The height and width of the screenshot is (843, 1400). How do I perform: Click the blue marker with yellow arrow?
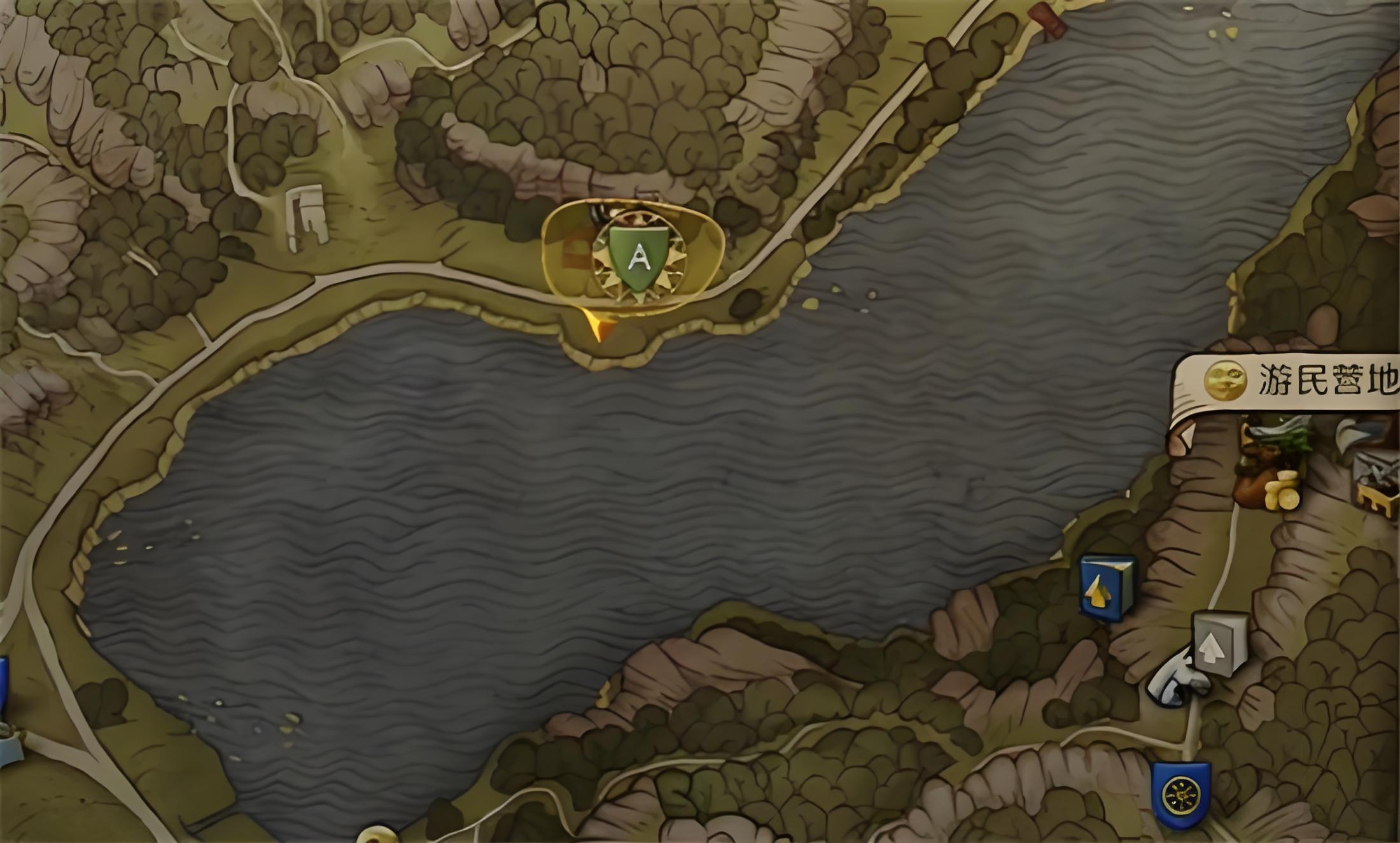[1107, 588]
